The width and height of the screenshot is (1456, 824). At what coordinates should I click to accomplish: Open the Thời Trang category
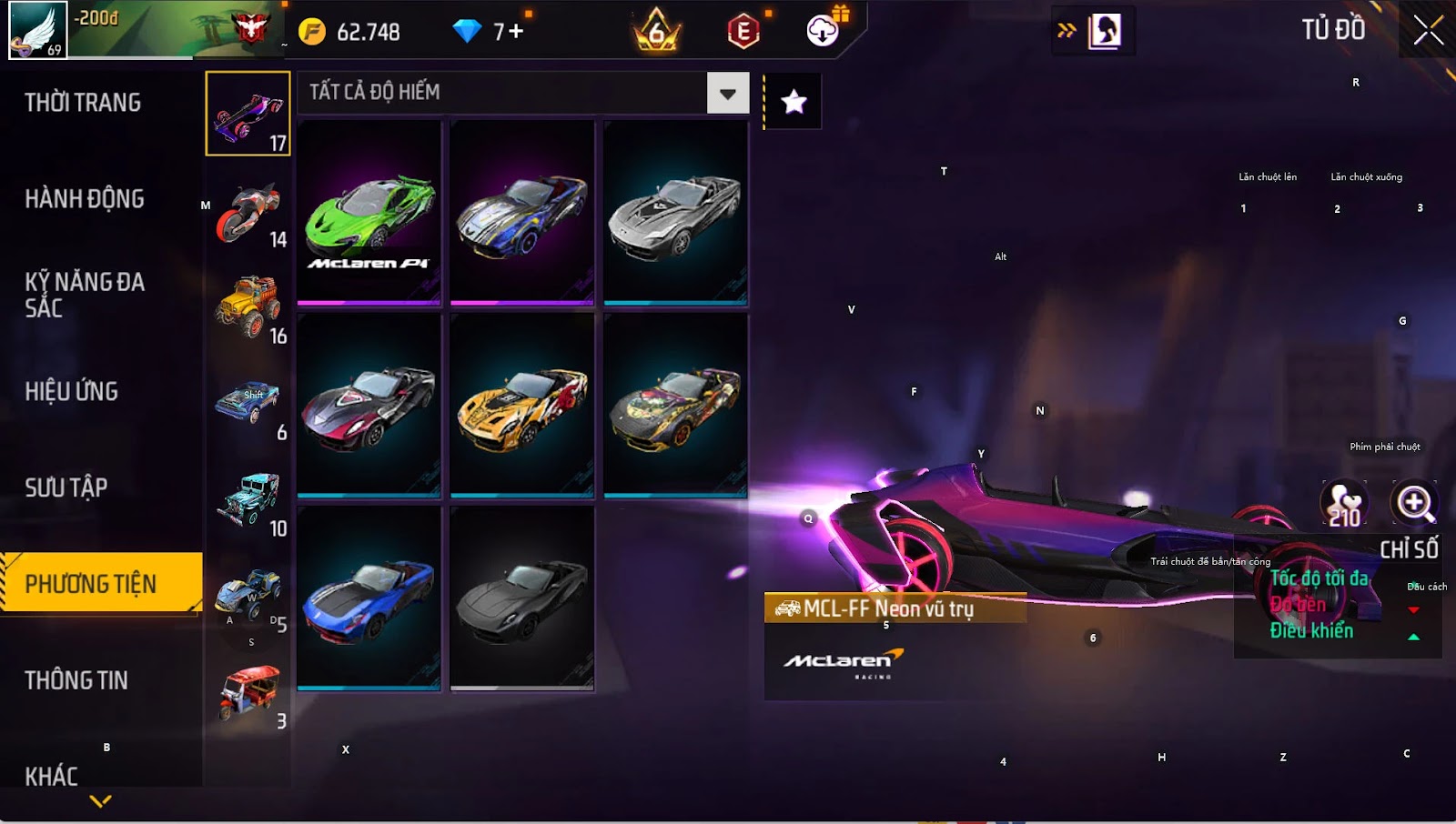[83, 103]
